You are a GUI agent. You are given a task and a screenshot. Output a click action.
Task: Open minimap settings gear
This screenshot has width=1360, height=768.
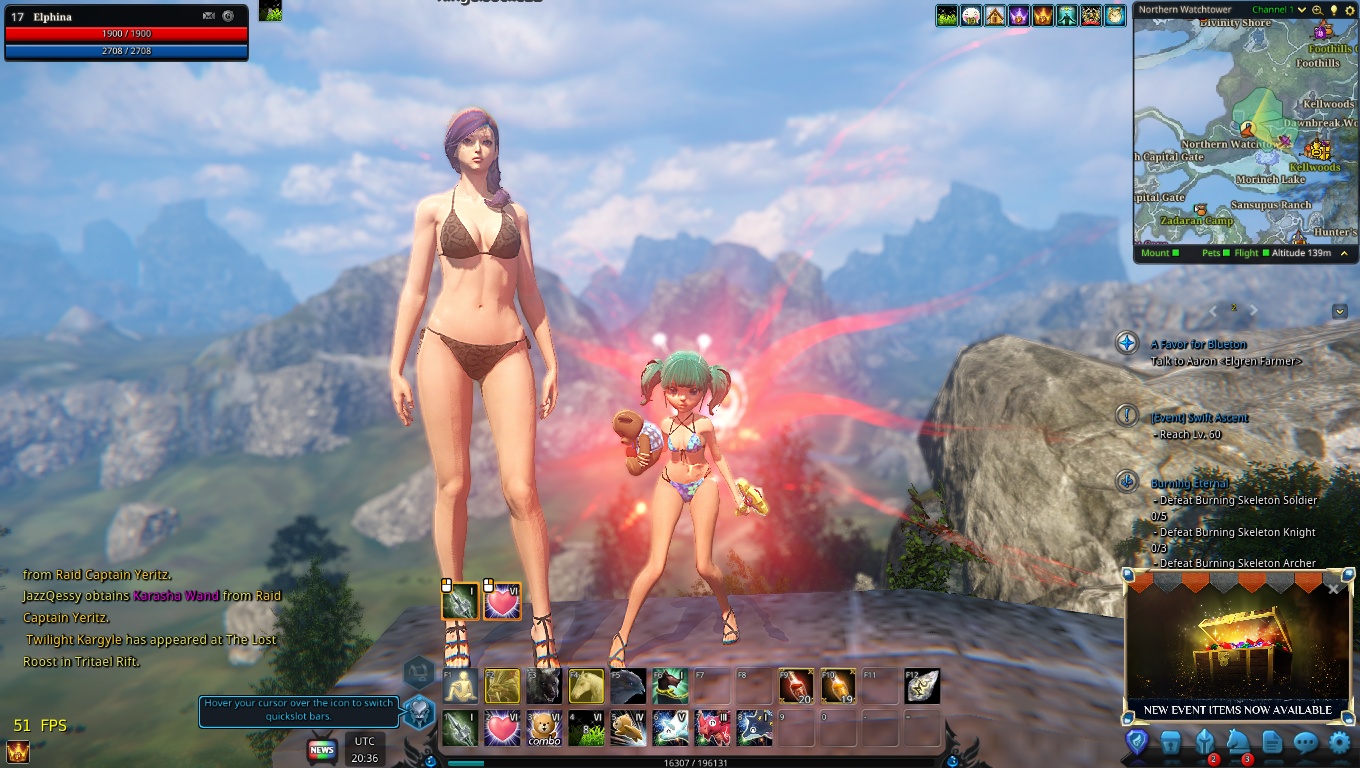[1348, 10]
